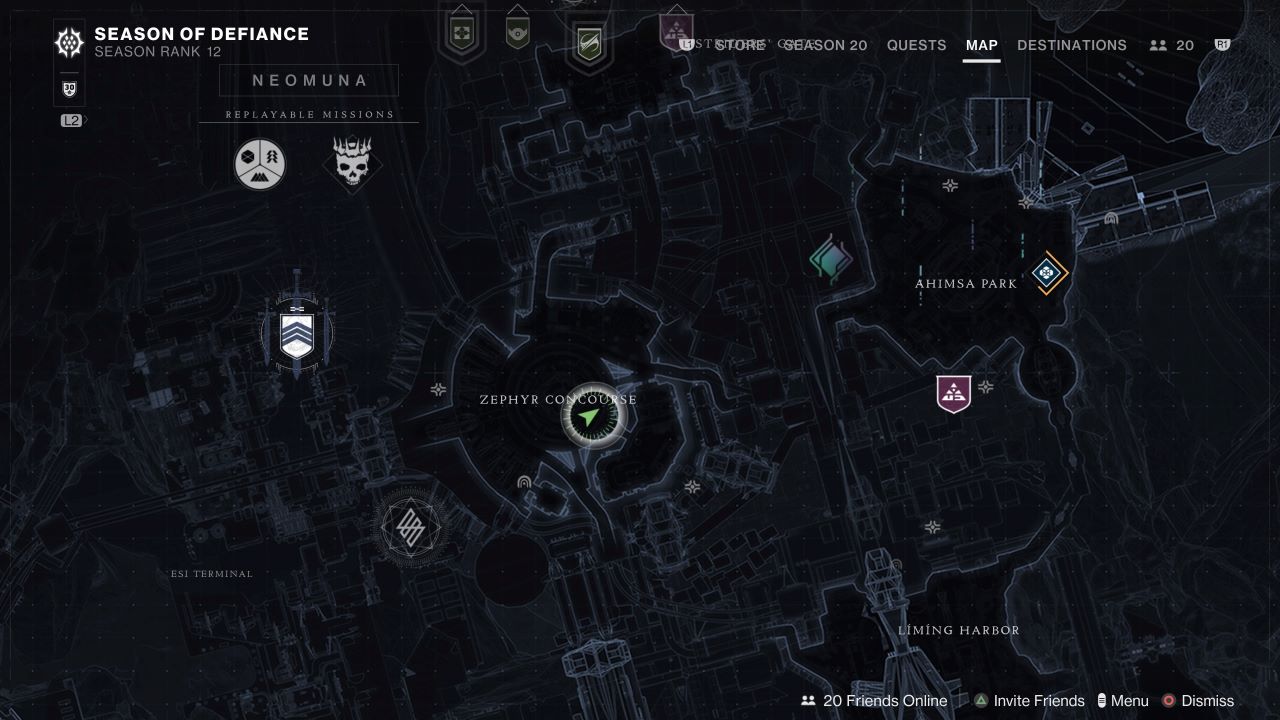The height and width of the screenshot is (720, 1280).
Task: Select the teal Vex incursion diamond icon
Action: pos(831,258)
